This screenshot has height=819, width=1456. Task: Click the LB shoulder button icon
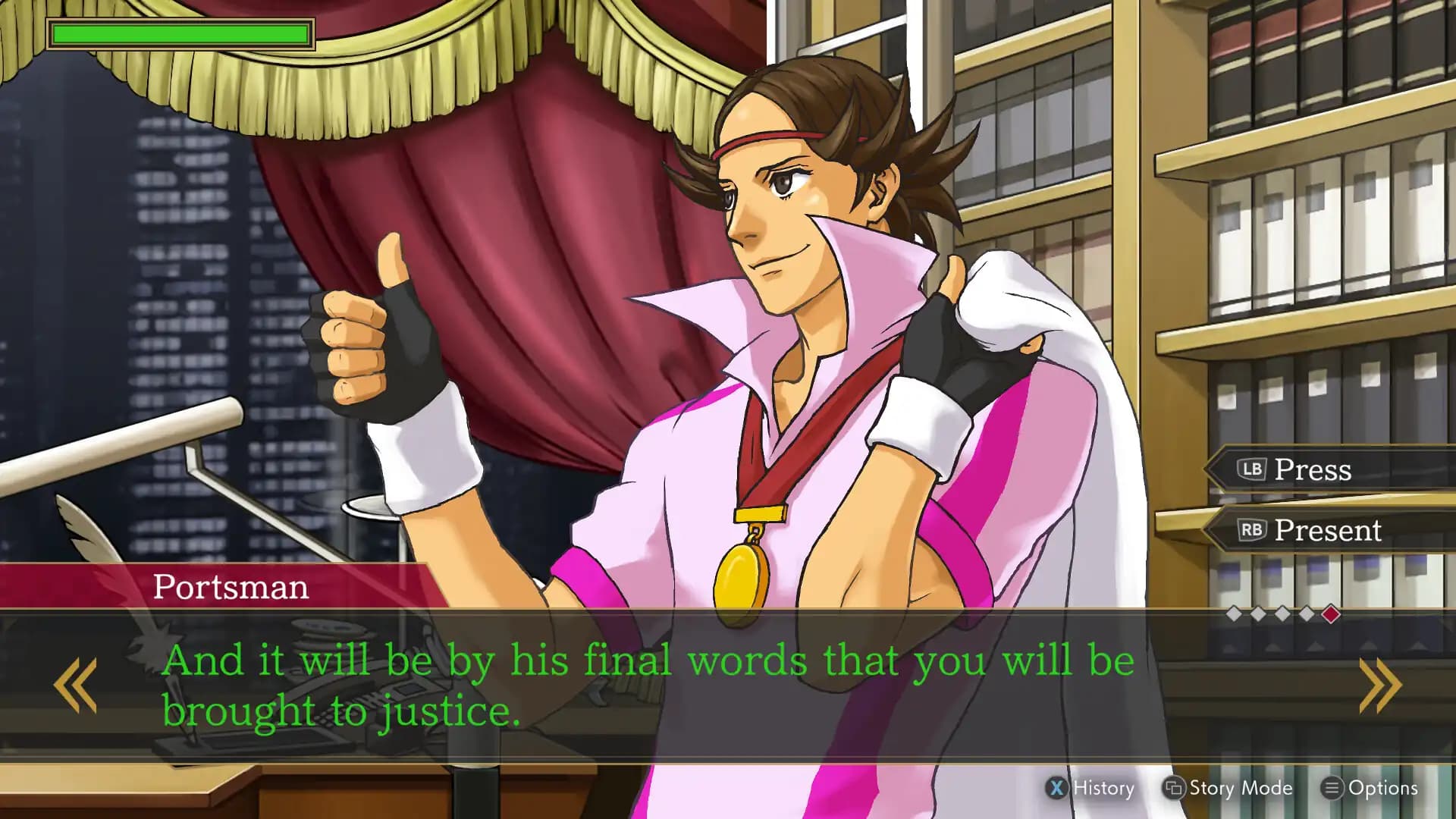coord(1251,469)
